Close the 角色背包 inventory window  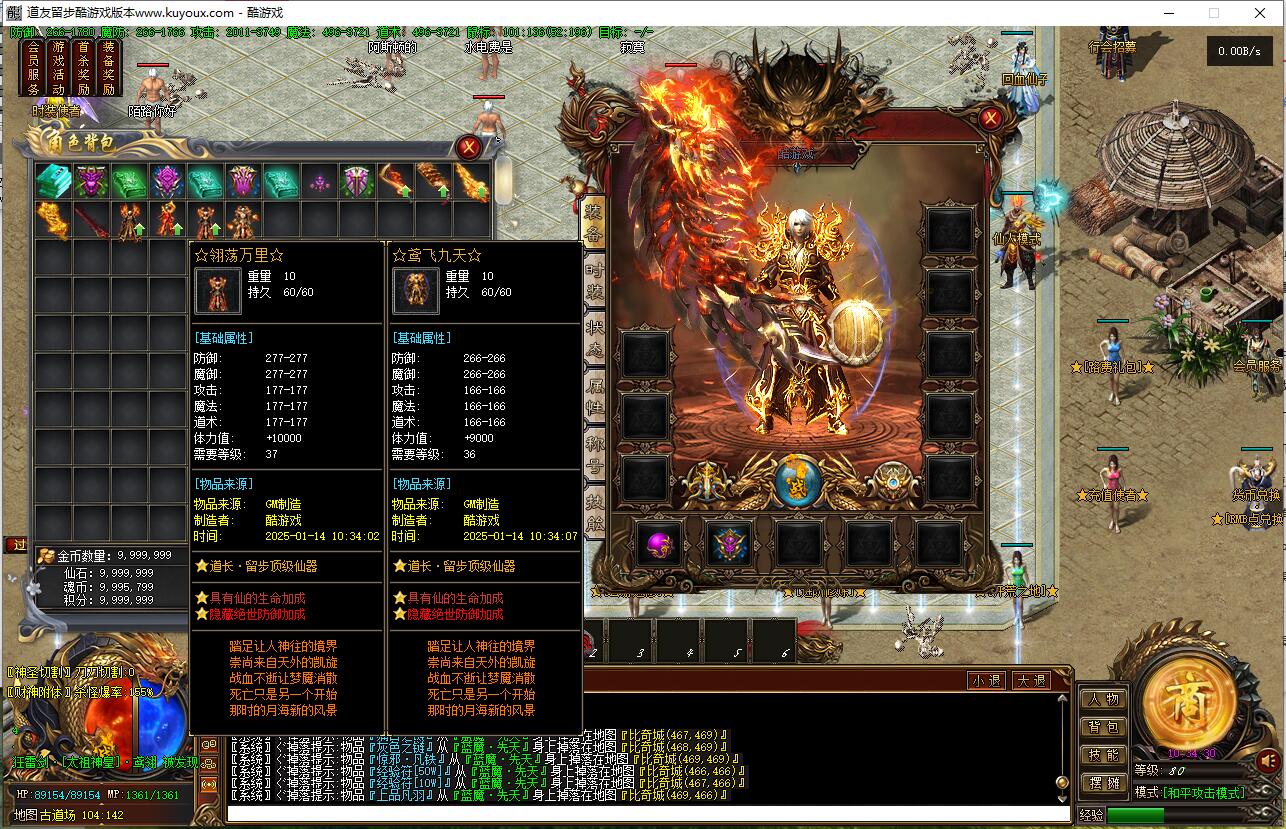(468, 148)
